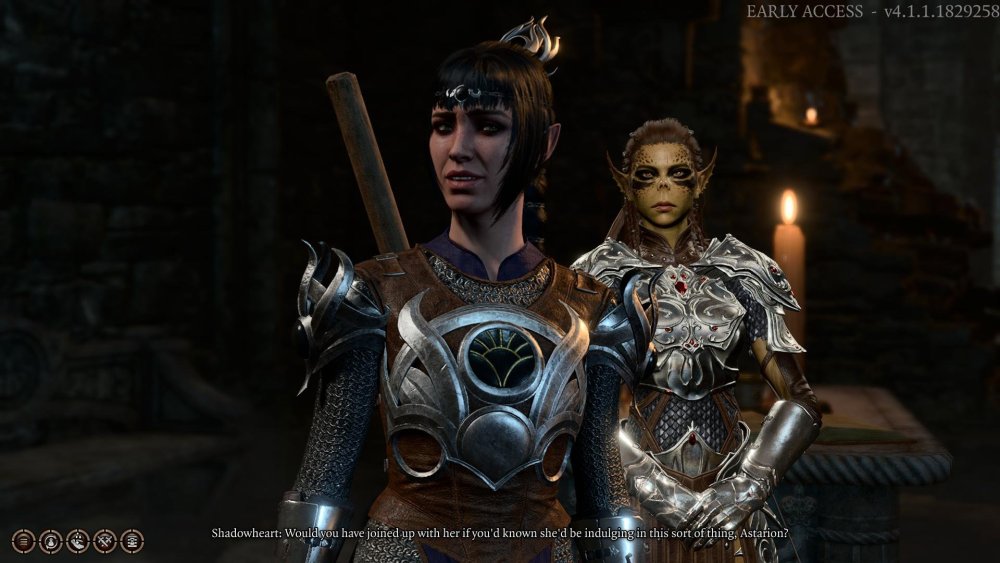The height and width of the screenshot is (563, 1000).
Task: Click the character swap circular icon
Action: (51, 541)
